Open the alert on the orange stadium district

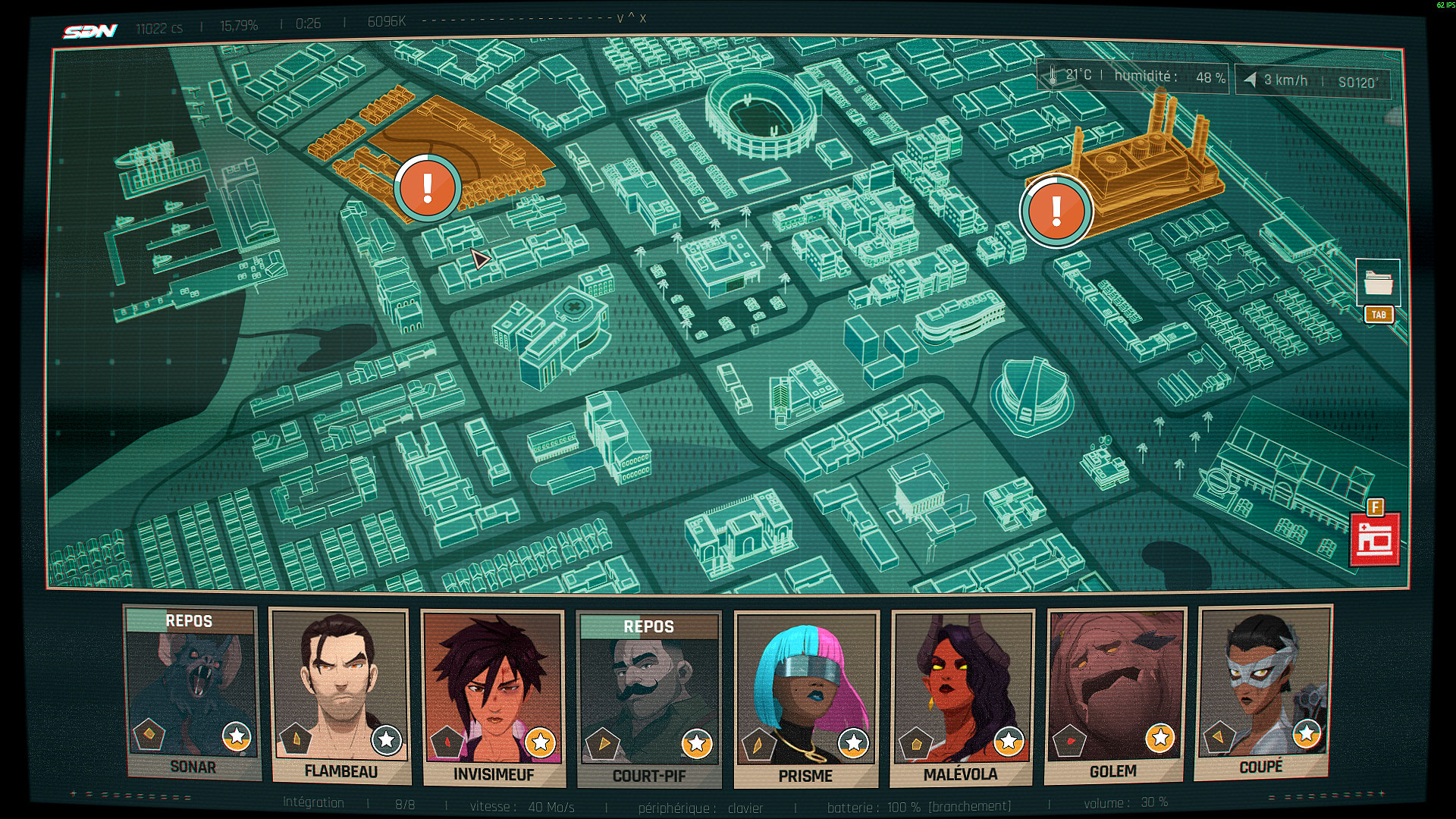[x=428, y=188]
